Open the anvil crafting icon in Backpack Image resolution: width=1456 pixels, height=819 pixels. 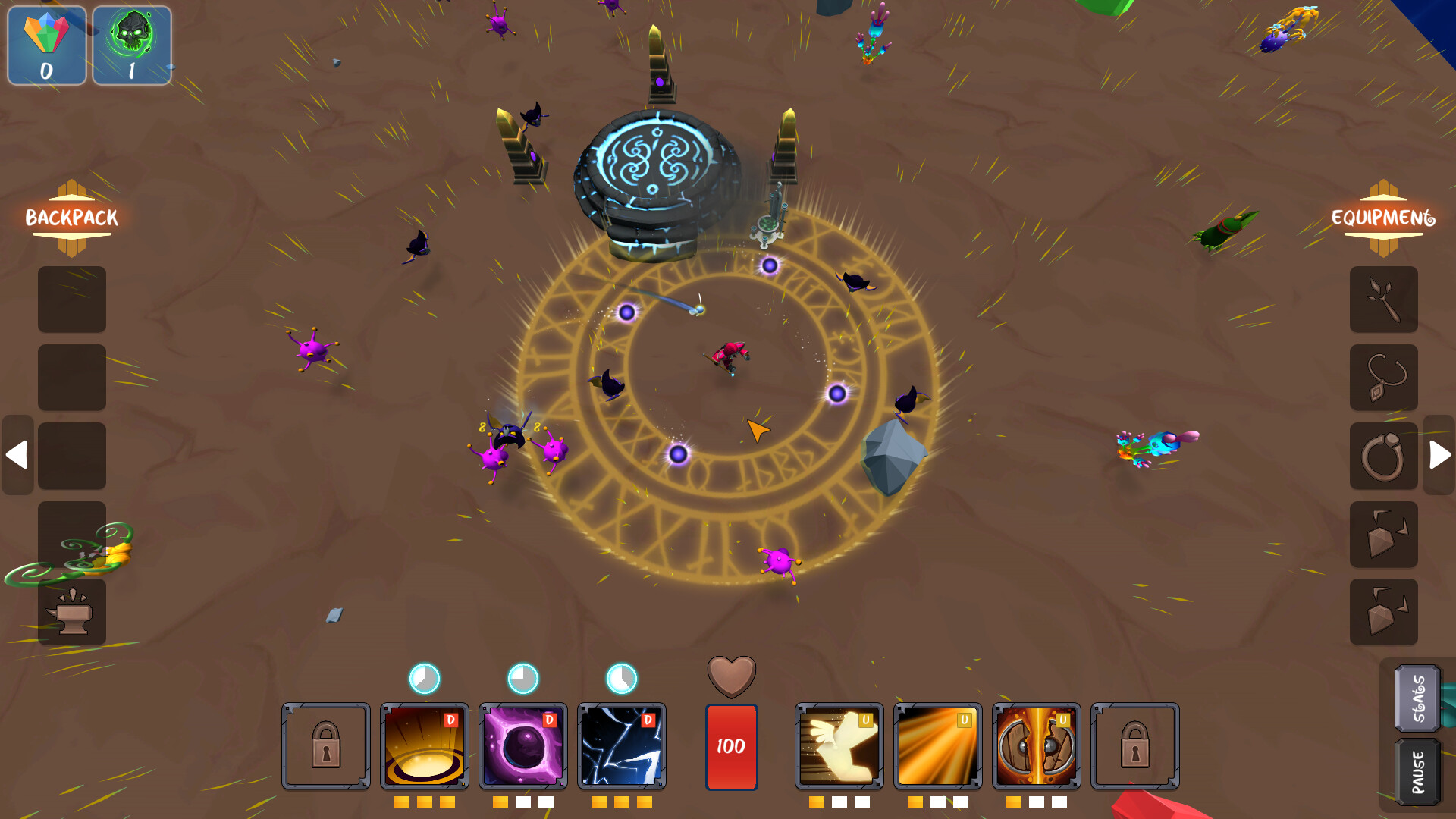[71, 613]
